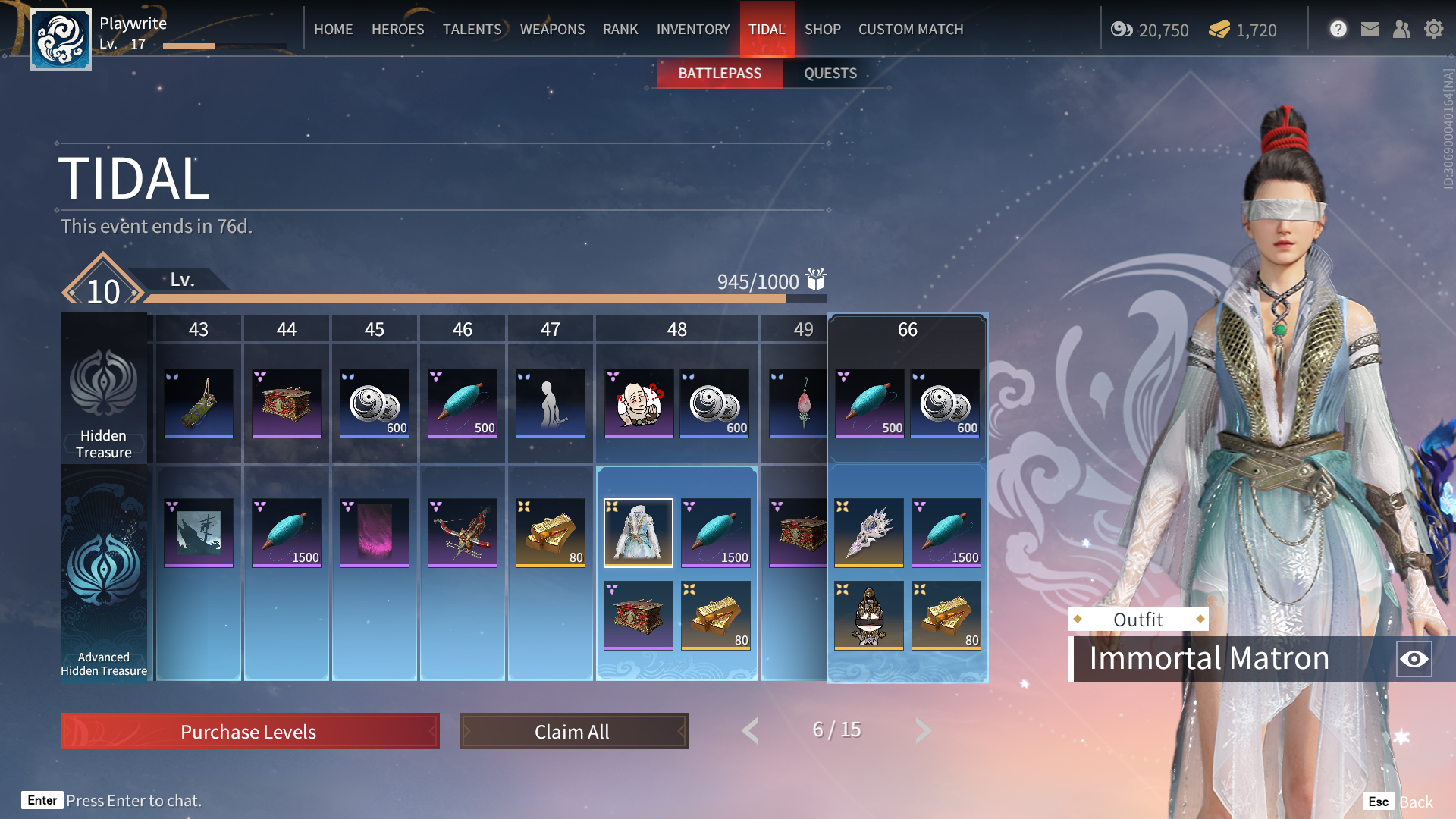The width and height of the screenshot is (1456, 819).
Task: Select the level 48 emote sticker reward
Action: (639, 403)
